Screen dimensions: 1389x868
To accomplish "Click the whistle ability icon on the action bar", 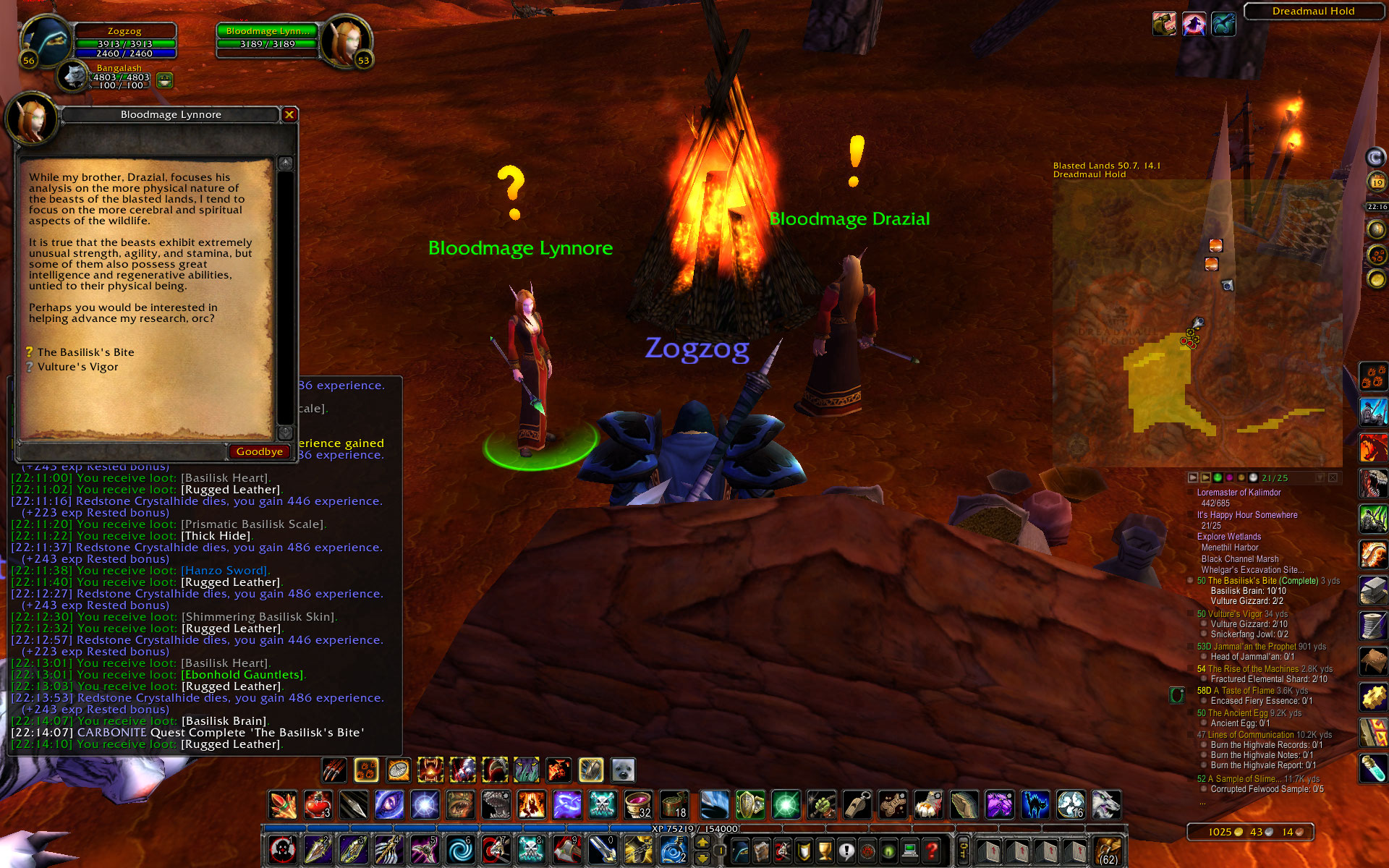I will point(857,804).
